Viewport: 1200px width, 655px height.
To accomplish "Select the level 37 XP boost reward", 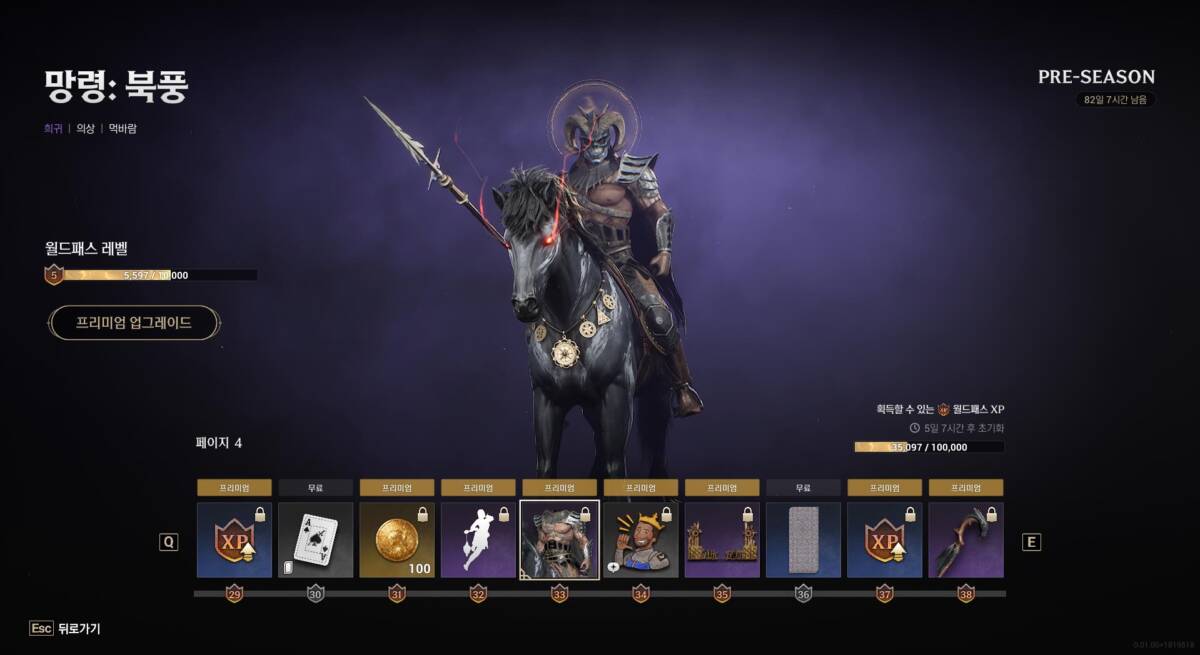I will [x=885, y=540].
